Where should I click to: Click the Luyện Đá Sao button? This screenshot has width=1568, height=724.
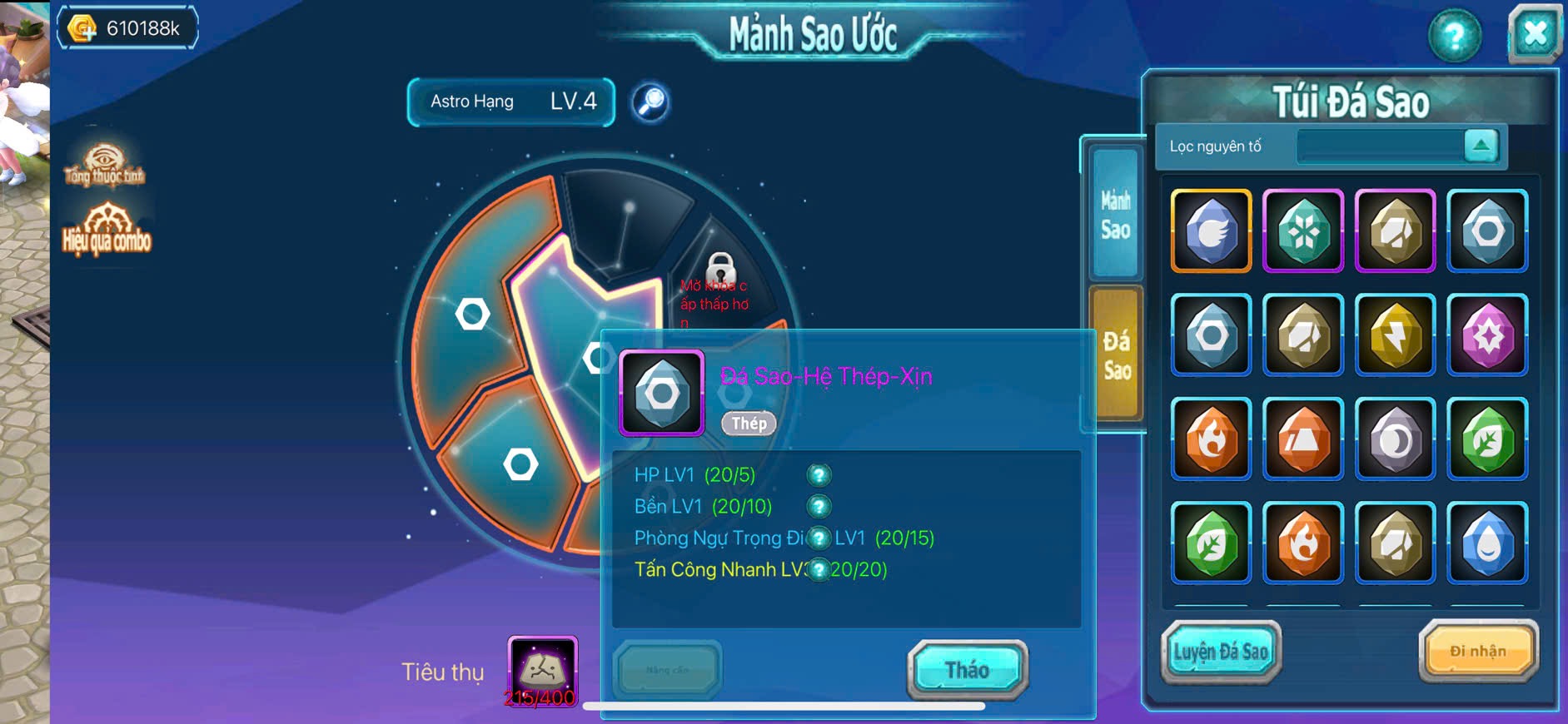(x=1220, y=652)
